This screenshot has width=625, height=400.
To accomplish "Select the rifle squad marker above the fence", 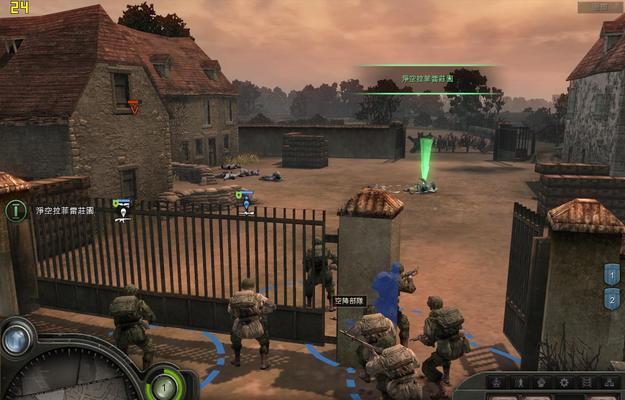I will point(122,205).
